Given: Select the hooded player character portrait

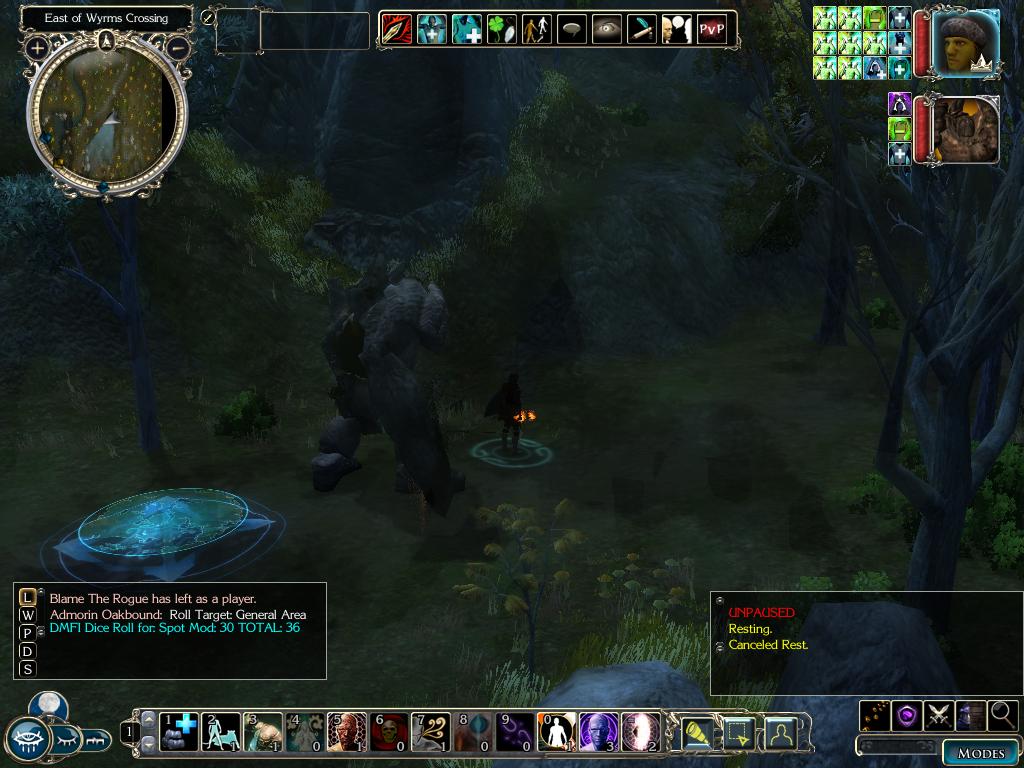Looking at the screenshot, I should coord(965,44).
